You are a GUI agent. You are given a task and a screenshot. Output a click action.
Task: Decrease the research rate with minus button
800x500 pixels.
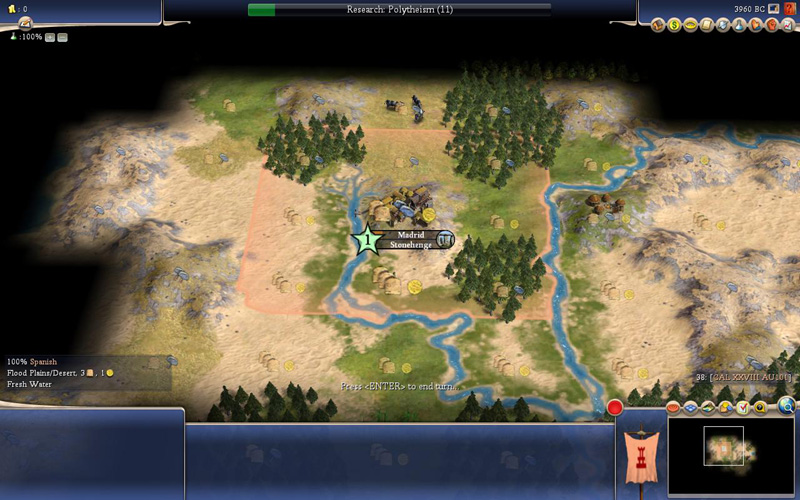(62, 37)
